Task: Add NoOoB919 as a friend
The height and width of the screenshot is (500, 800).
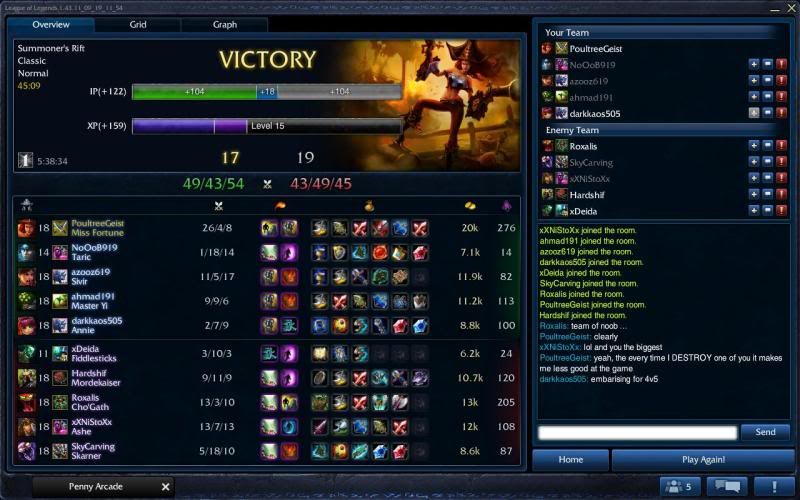Action: 754,64
